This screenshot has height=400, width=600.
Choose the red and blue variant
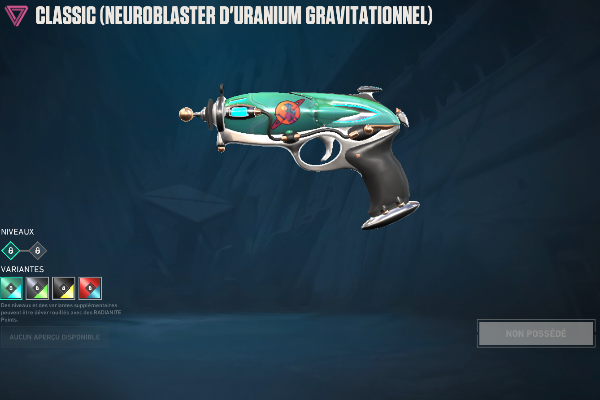[90, 288]
